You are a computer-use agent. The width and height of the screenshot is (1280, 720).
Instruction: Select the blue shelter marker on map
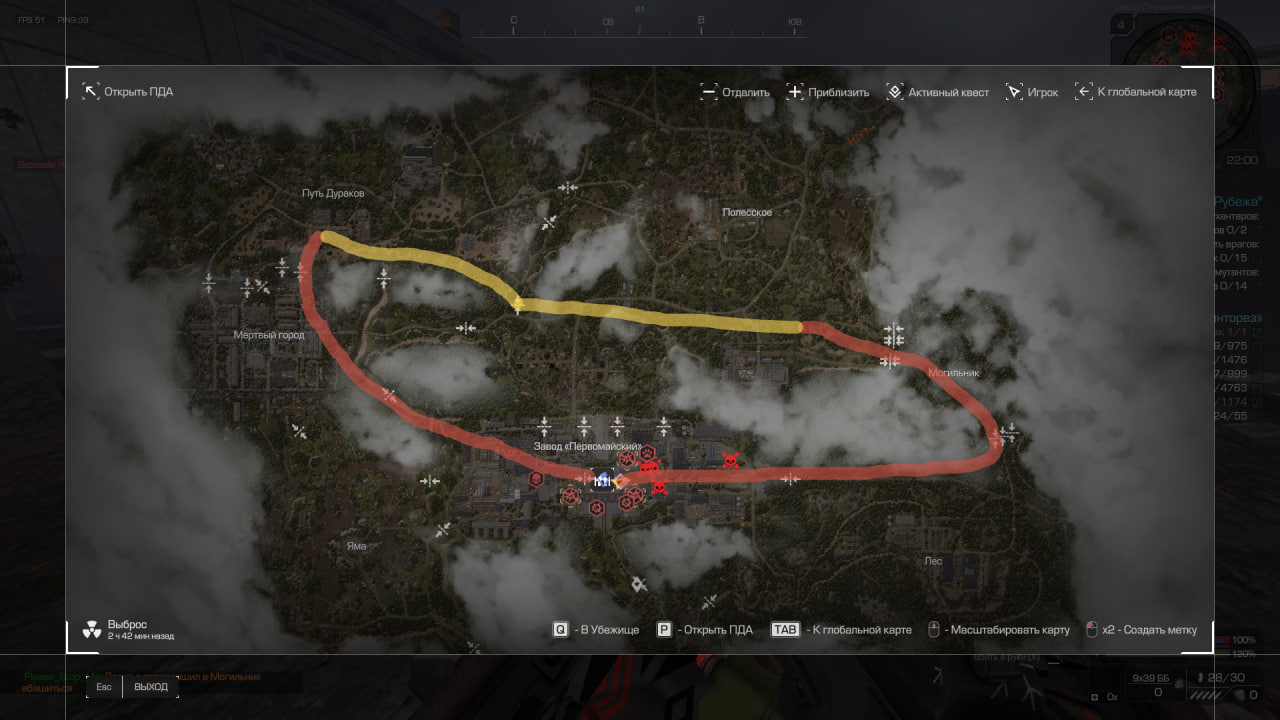pos(602,480)
